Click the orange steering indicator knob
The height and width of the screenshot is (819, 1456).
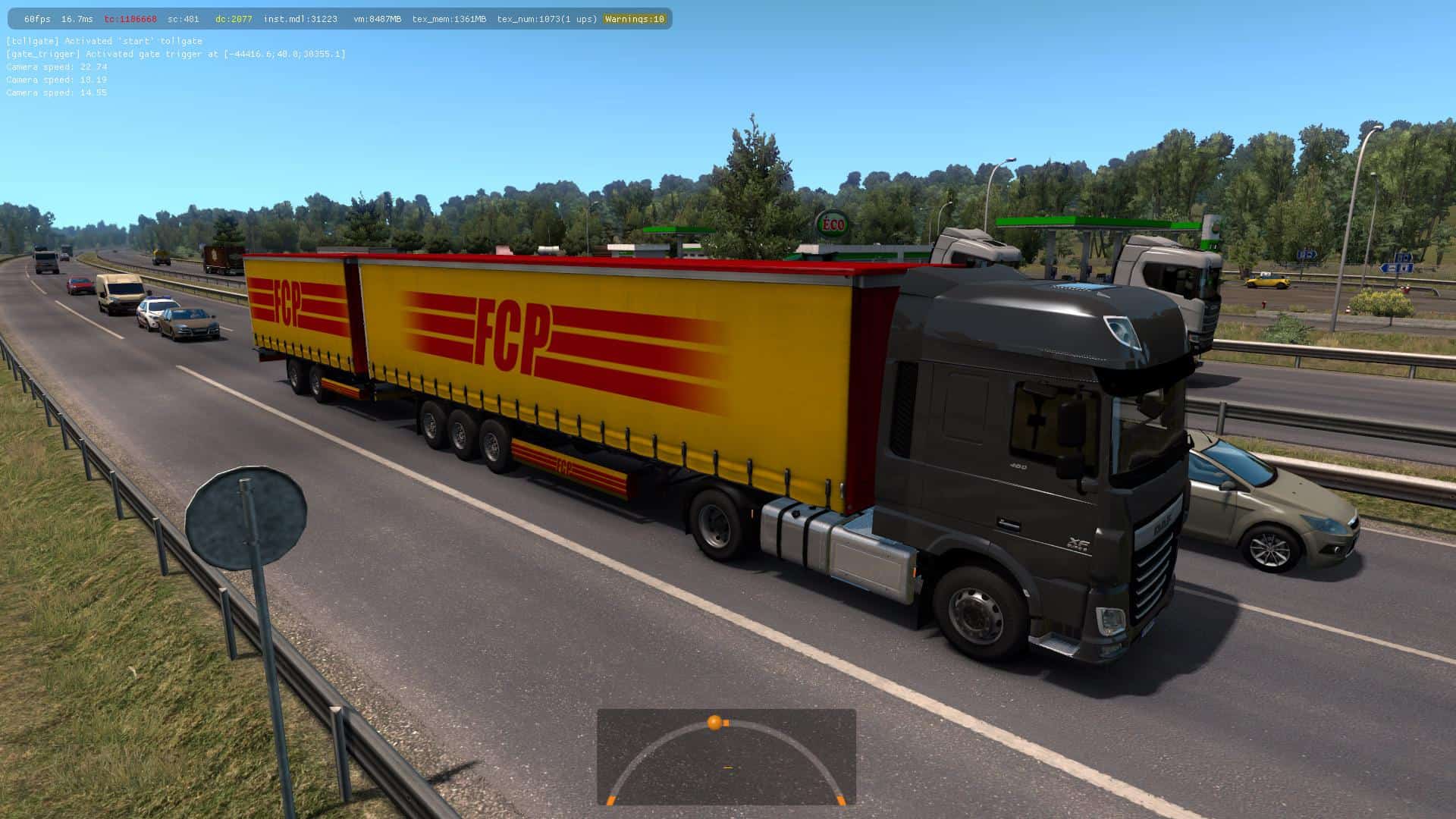point(714,722)
